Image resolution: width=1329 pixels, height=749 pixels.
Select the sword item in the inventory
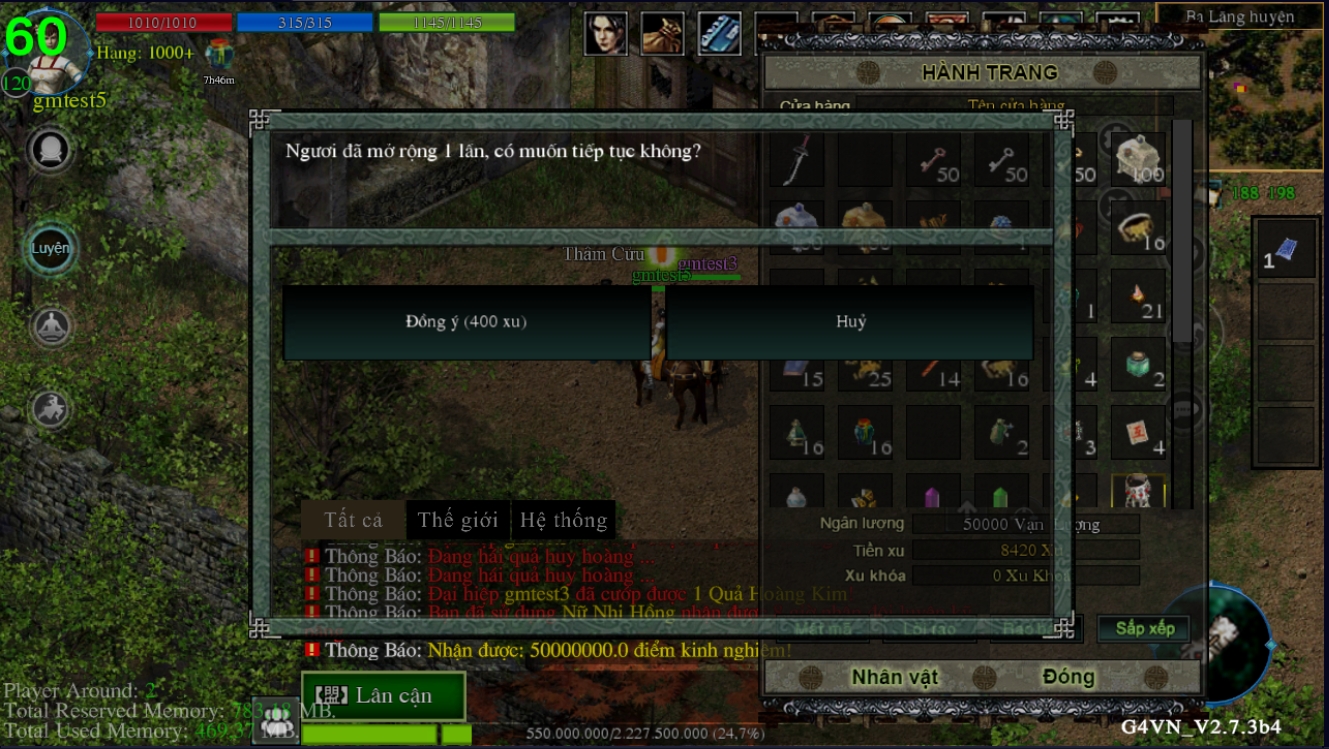click(796, 160)
